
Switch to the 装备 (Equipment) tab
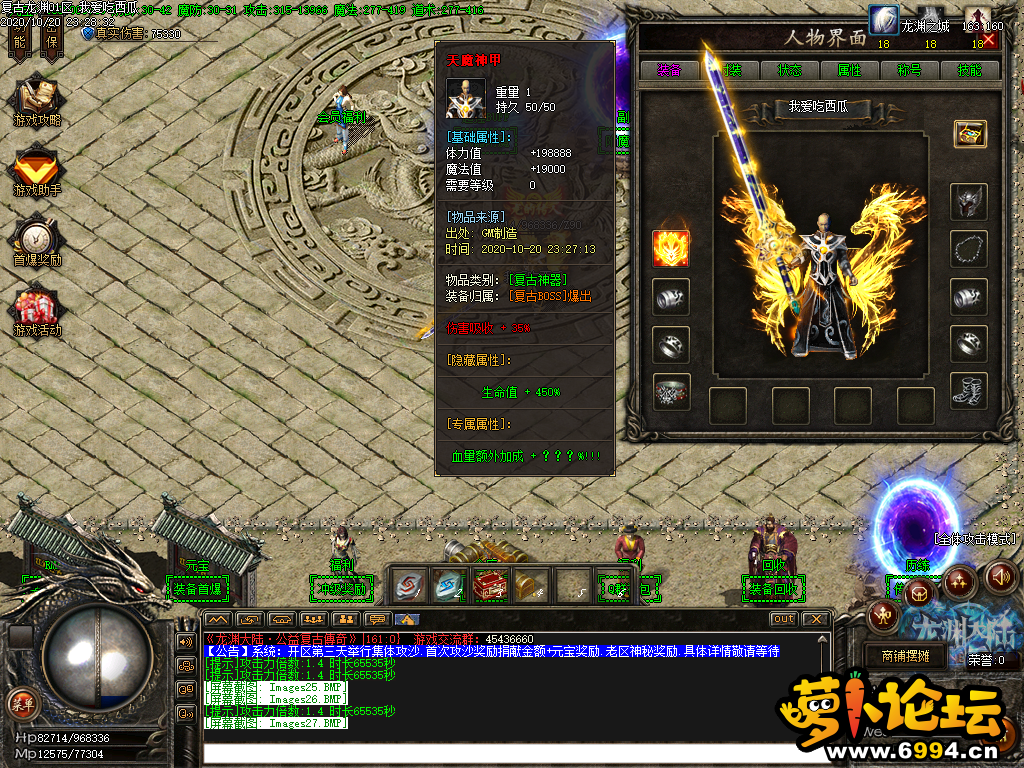669,70
